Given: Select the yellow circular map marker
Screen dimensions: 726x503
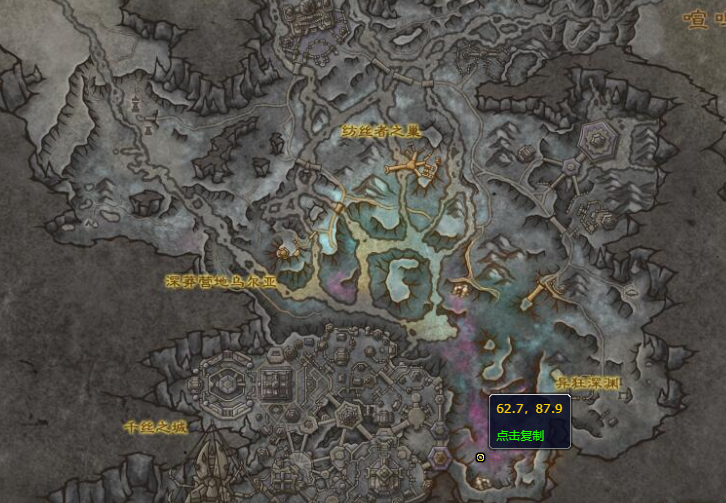Looking at the screenshot, I should (481, 457).
